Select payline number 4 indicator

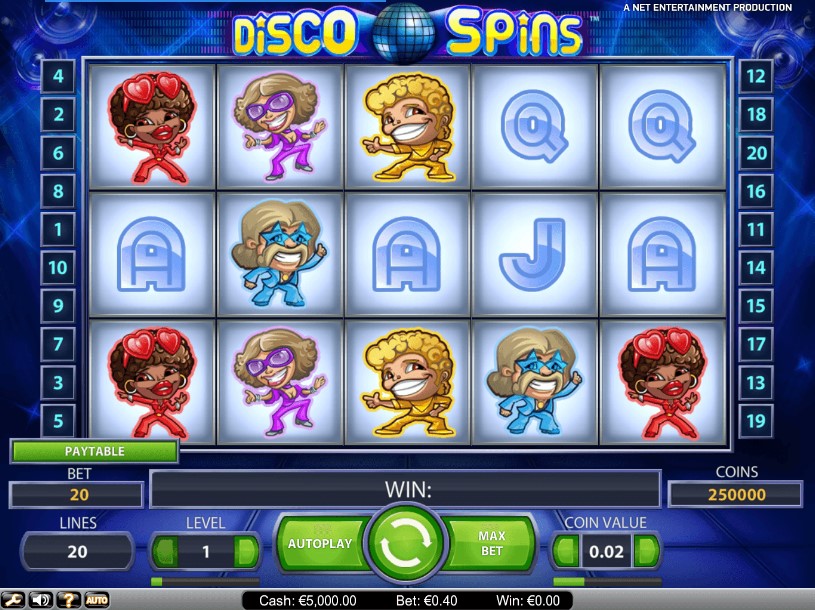58,76
